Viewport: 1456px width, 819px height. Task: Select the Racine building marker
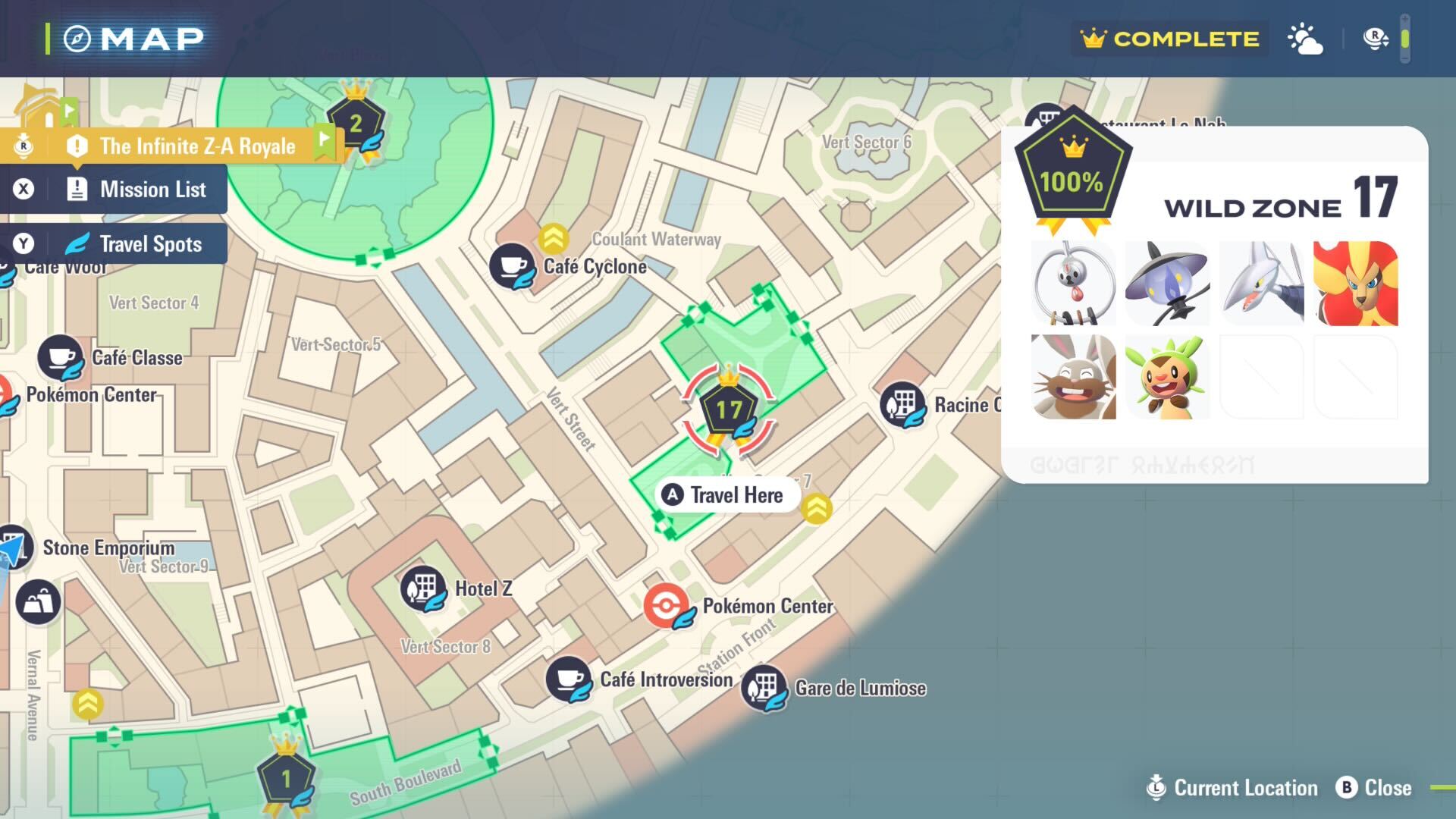[x=902, y=404]
